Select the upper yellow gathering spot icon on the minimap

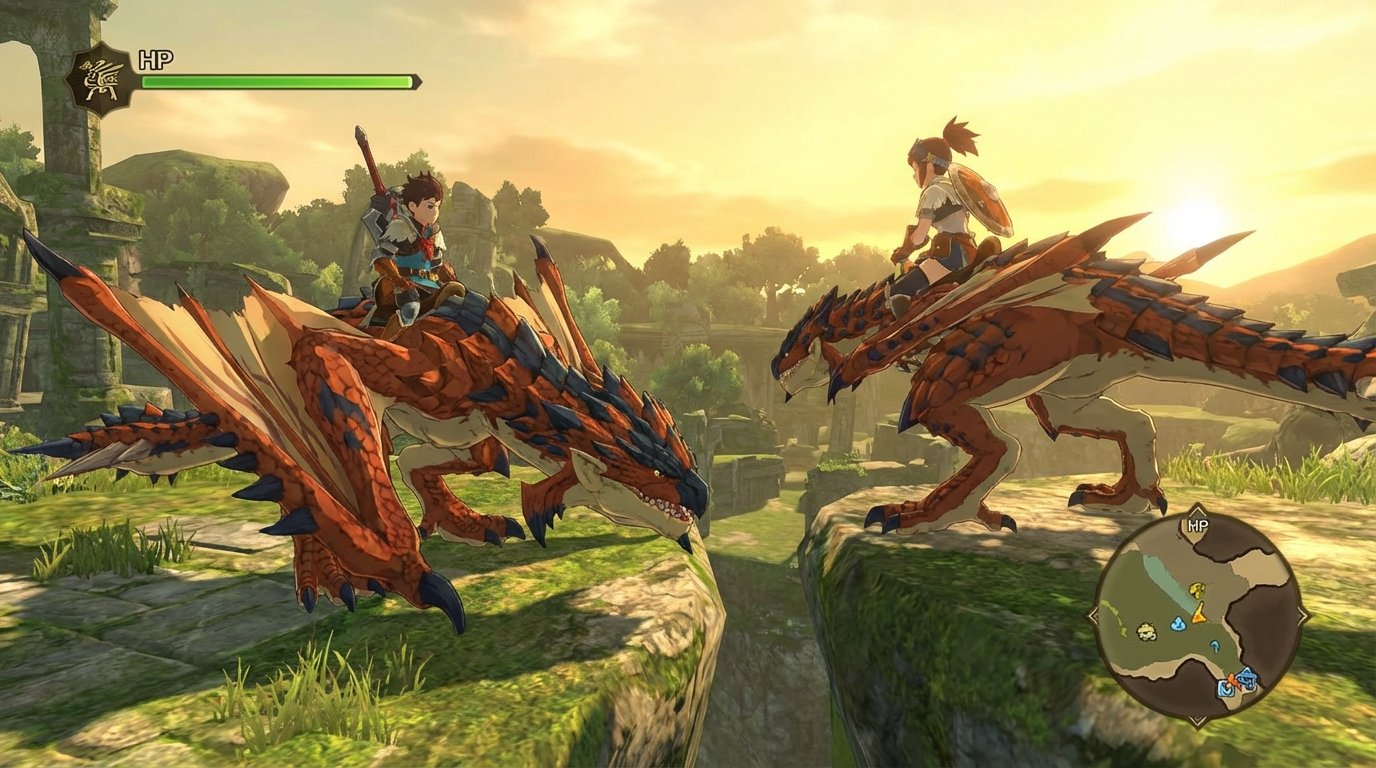pyautogui.click(x=1197, y=590)
